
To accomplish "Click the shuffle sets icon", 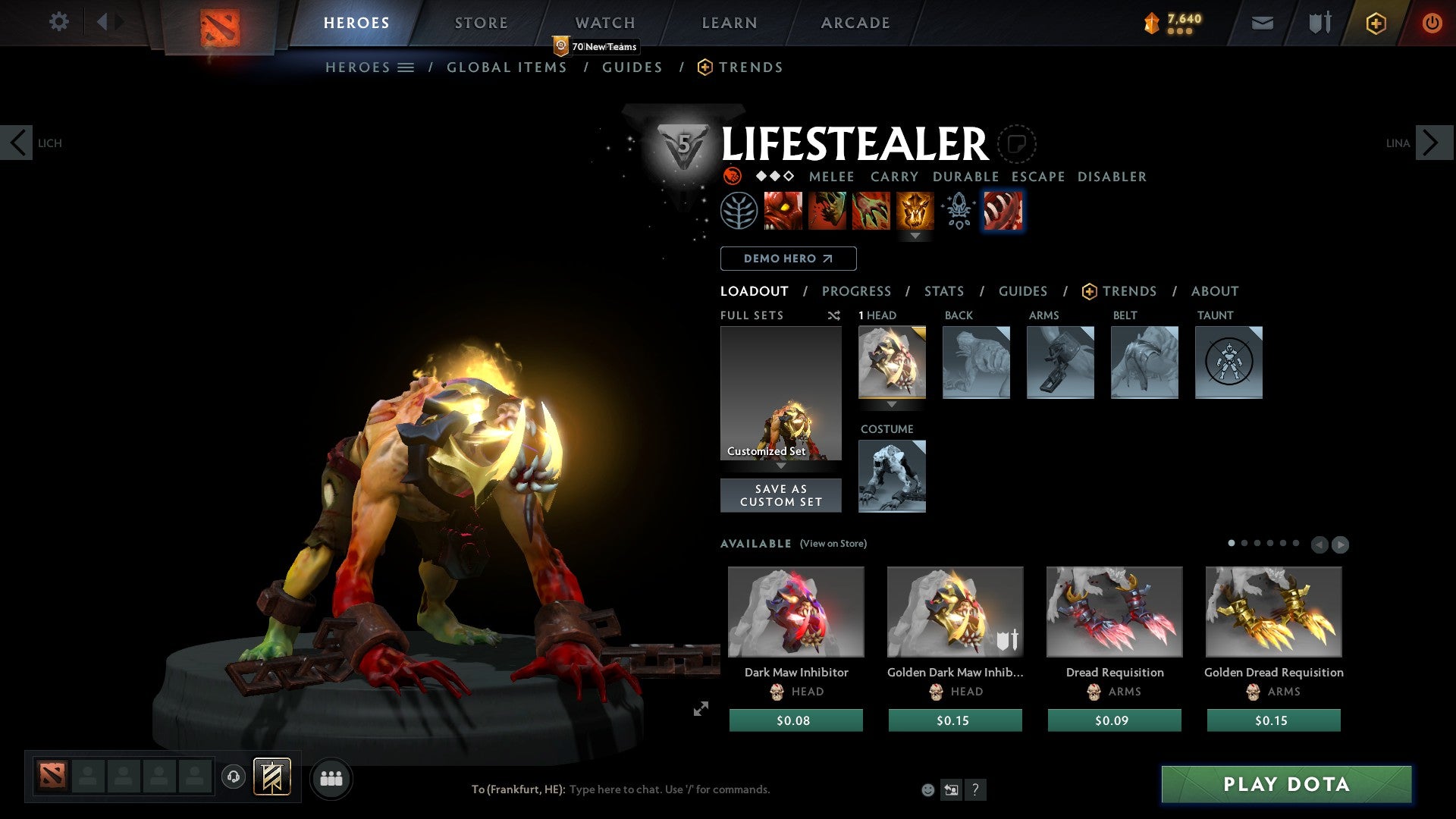I will pyautogui.click(x=833, y=315).
